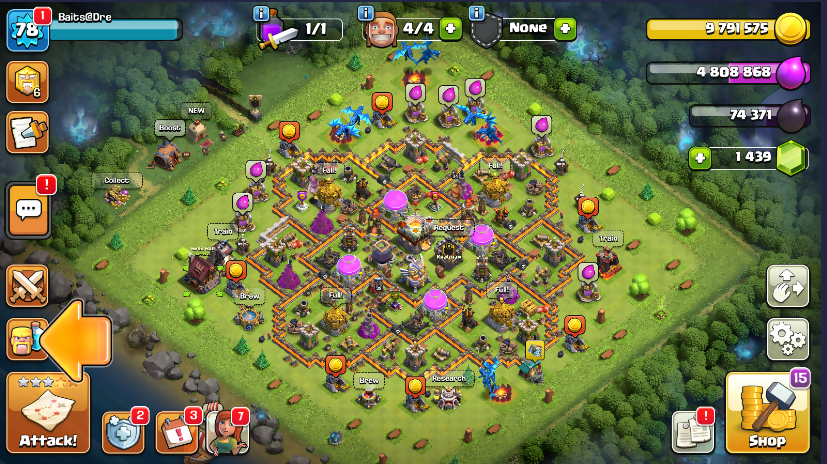This screenshot has width=827, height=464.
Task: Open the crossed swords clan war button
Action: point(27,286)
